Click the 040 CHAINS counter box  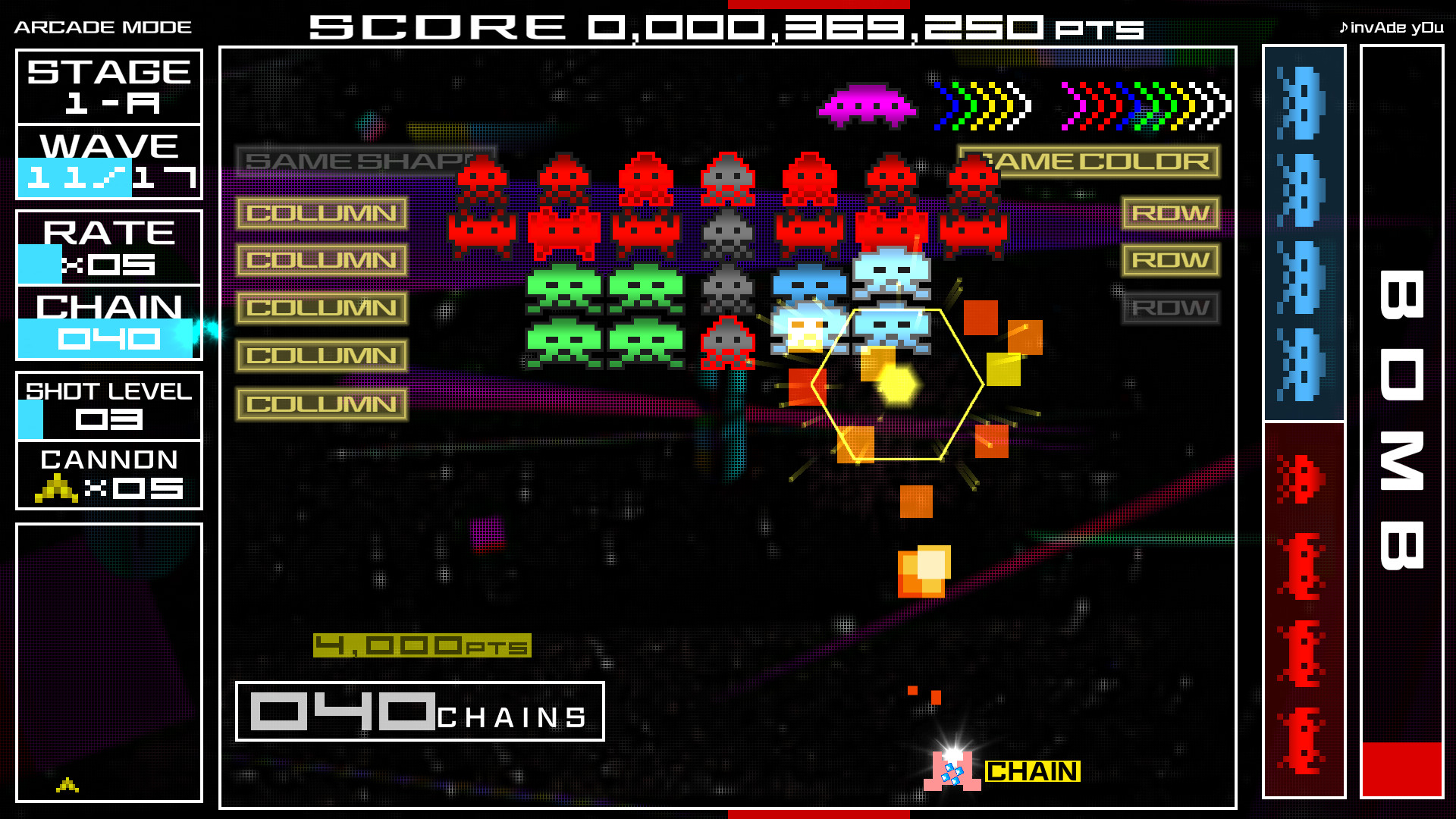click(419, 711)
